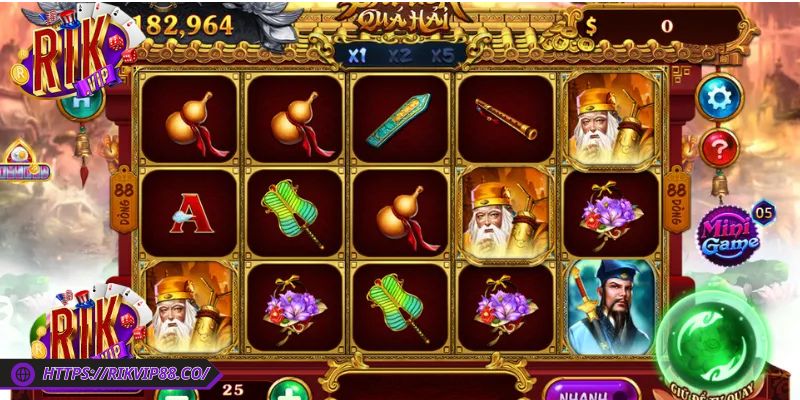Increase the bet with the green plus
This screenshot has height=400, width=800.
pyautogui.click(x=286, y=390)
